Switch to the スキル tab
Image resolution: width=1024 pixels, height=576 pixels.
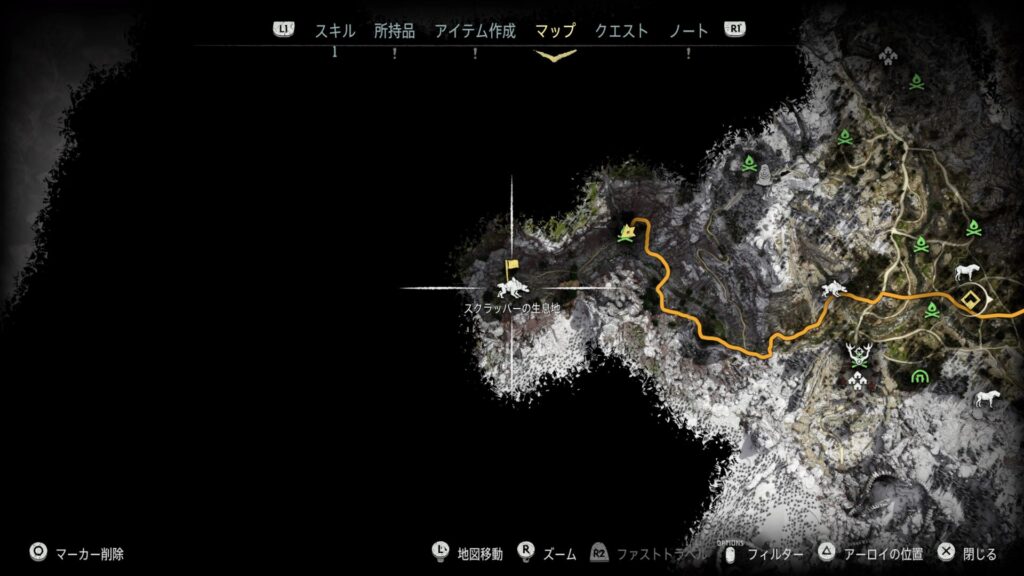[x=335, y=31]
